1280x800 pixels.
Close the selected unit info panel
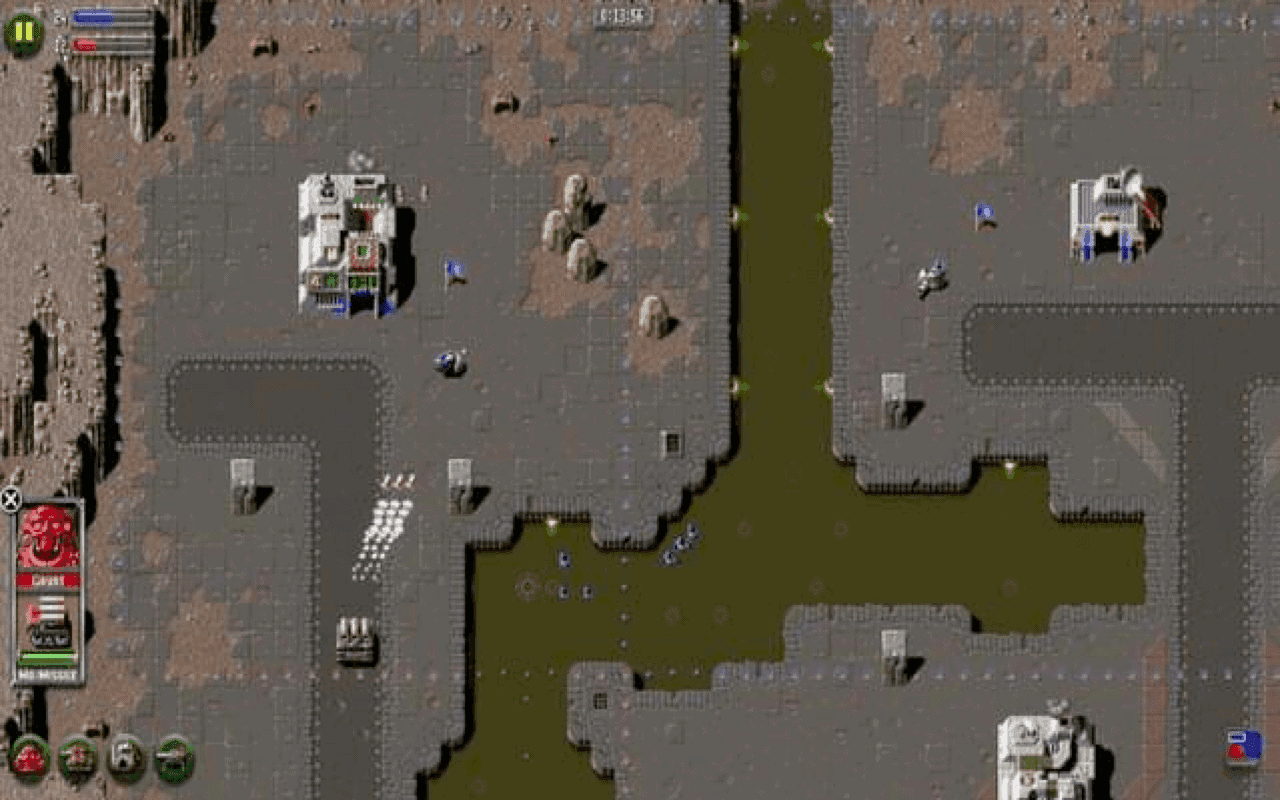10,498
